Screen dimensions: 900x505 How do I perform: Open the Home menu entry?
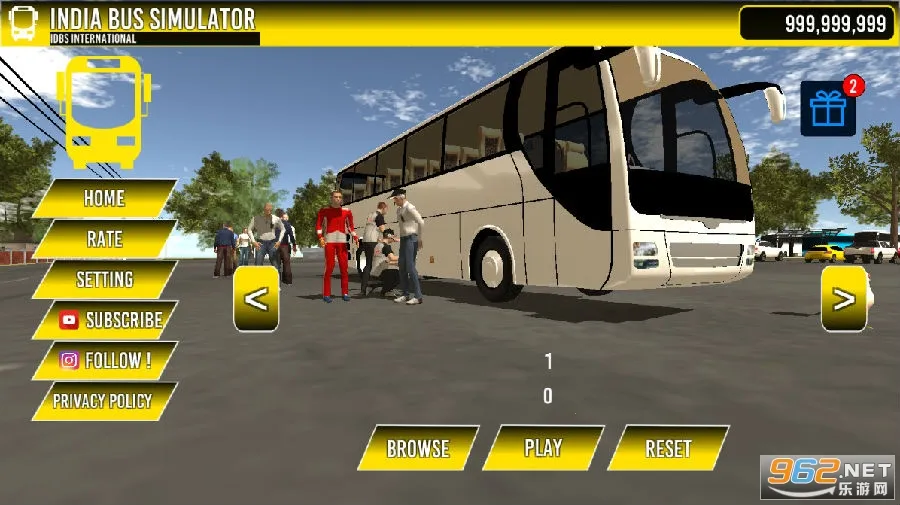click(x=104, y=198)
